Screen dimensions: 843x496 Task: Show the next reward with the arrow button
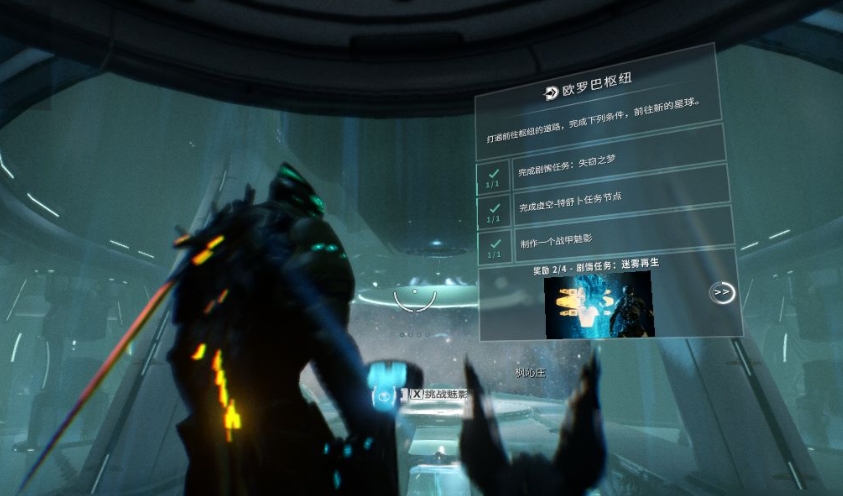point(721,292)
